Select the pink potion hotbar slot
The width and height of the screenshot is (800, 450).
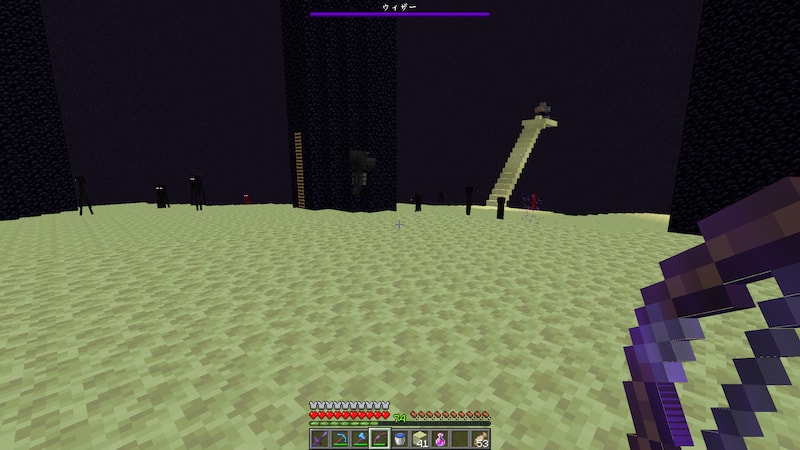[440, 438]
